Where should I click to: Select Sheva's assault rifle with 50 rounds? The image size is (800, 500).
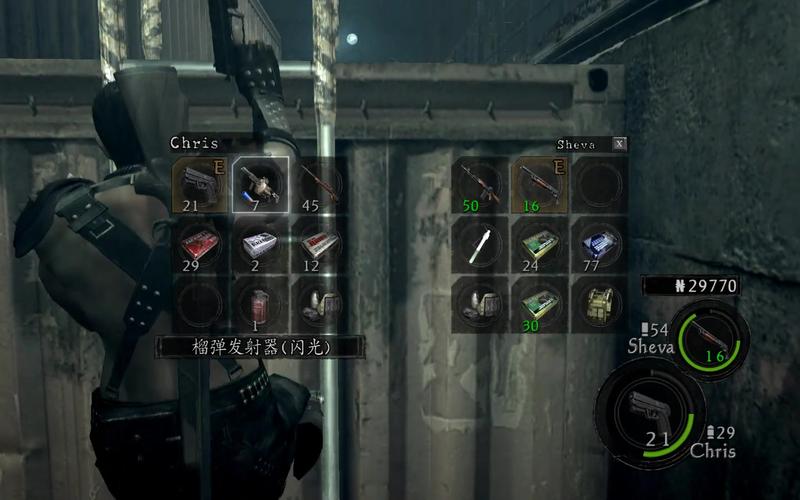480,185
